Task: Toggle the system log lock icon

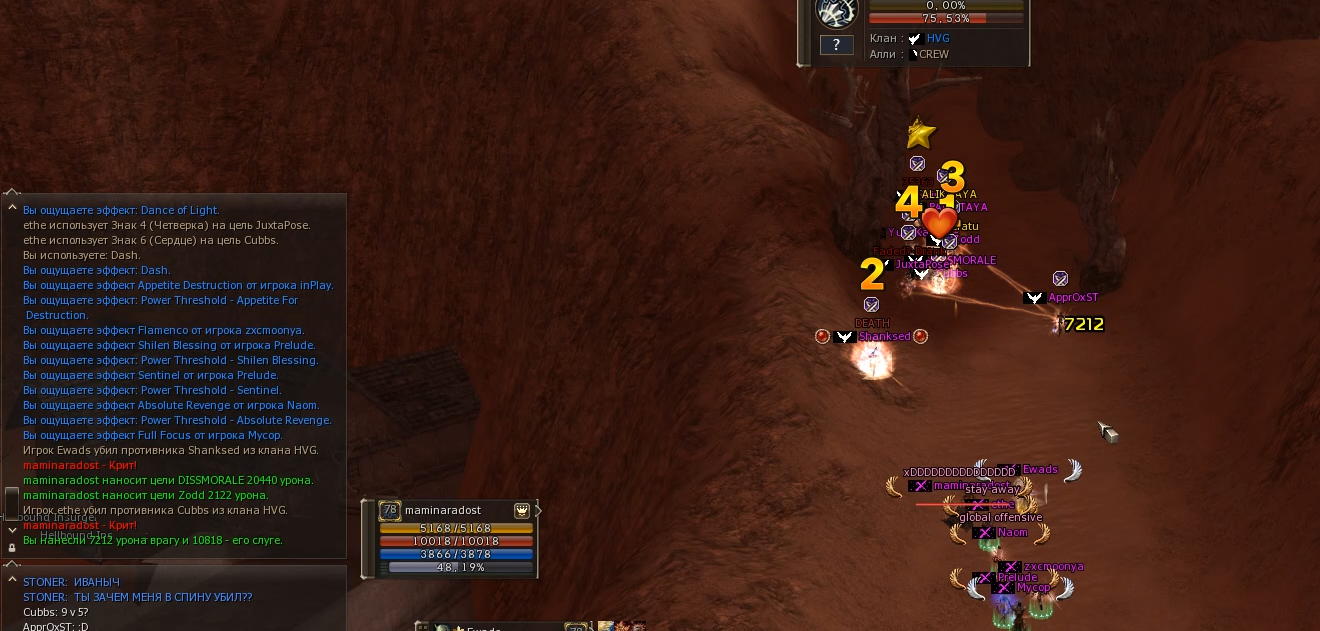Action: point(12,548)
